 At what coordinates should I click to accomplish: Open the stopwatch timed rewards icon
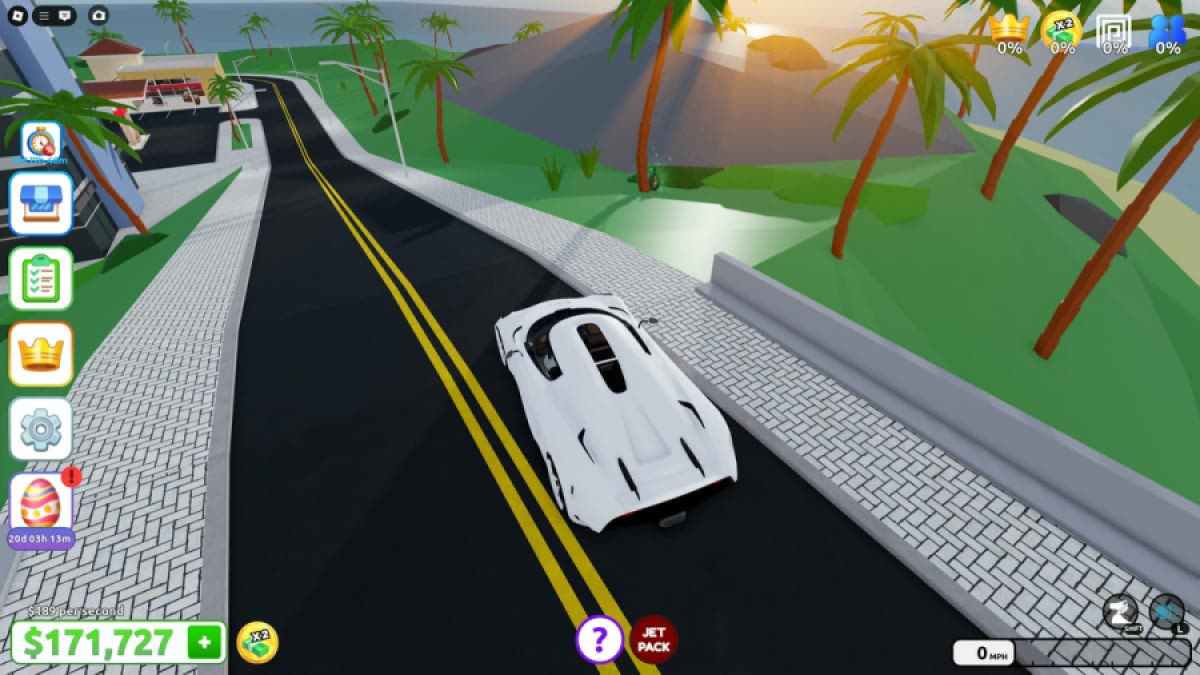pos(41,142)
